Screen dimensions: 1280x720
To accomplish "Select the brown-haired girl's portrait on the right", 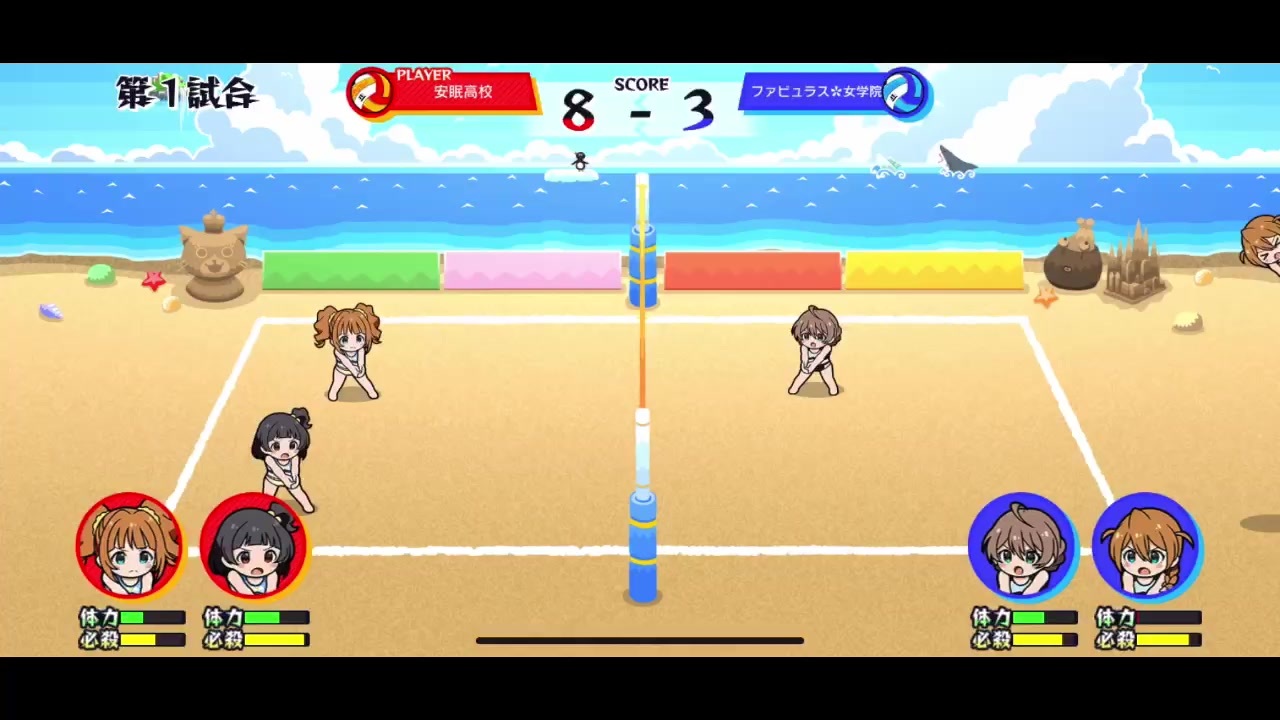I will tap(1022, 545).
